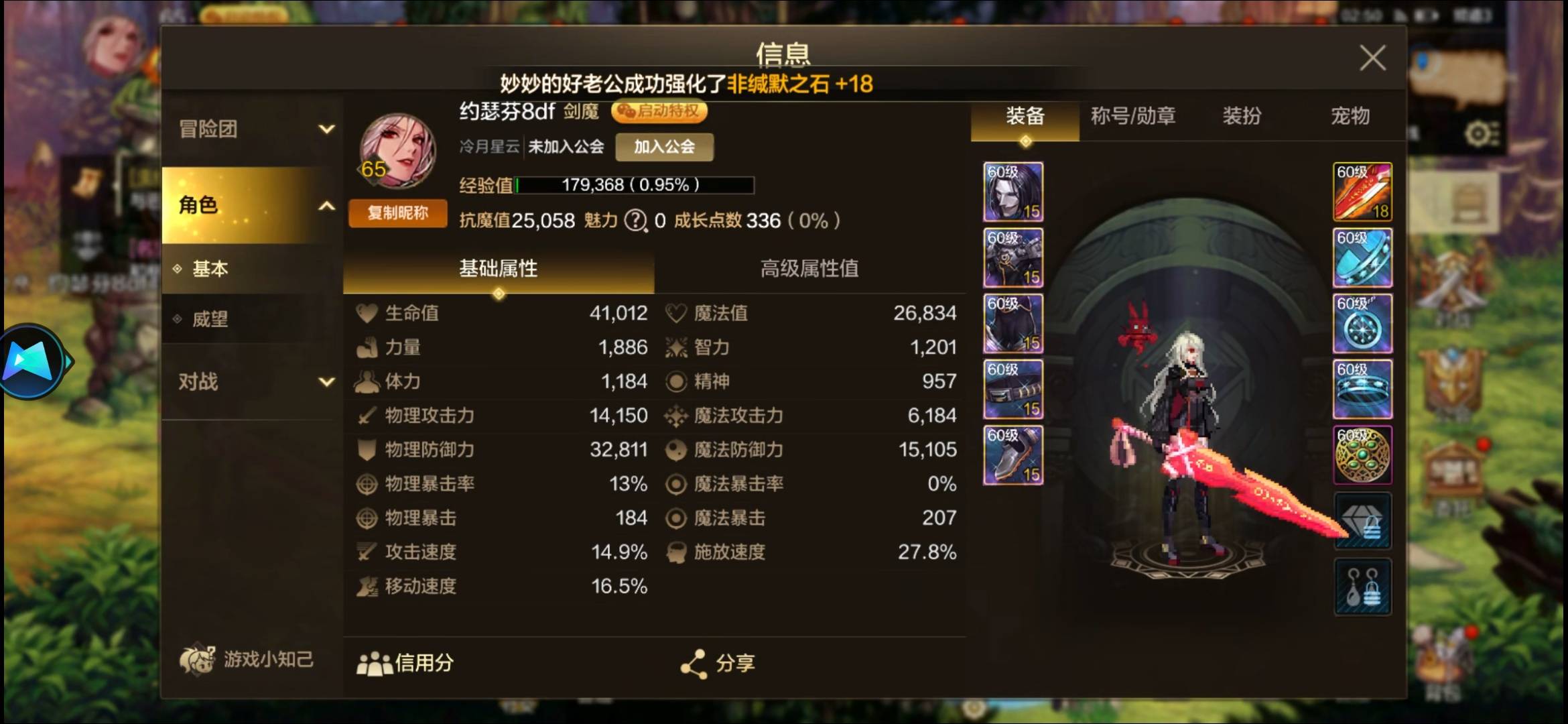The height and width of the screenshot is (724, 1568).
Task: Click the +18 enhanced weapon icon
Action: click(1362, 193)
